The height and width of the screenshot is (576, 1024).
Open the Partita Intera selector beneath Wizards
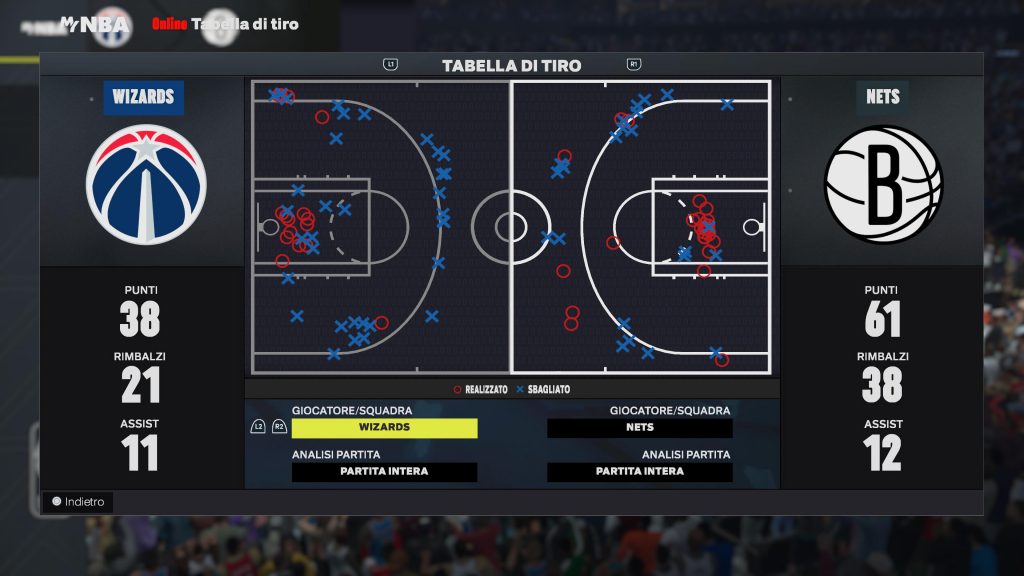pos(384,471)
